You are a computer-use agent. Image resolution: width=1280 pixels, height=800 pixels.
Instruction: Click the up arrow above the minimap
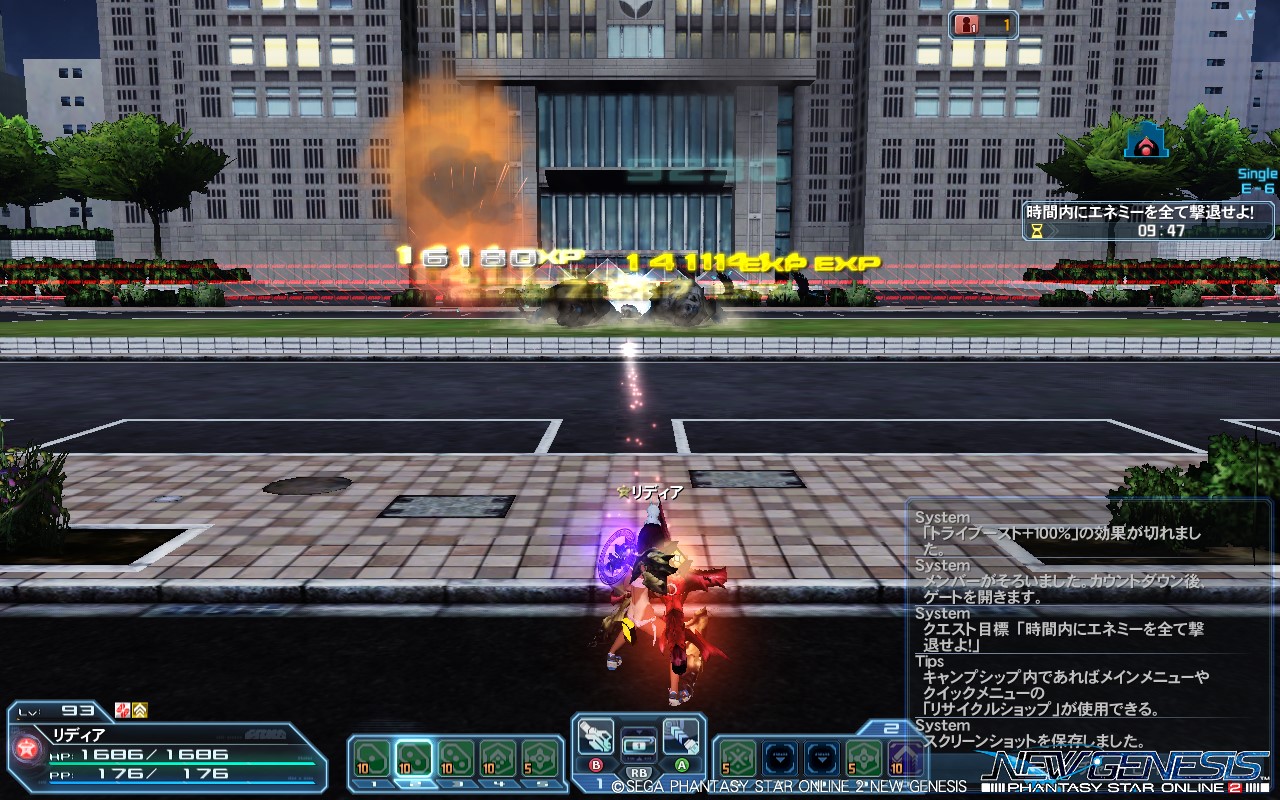1239,15
